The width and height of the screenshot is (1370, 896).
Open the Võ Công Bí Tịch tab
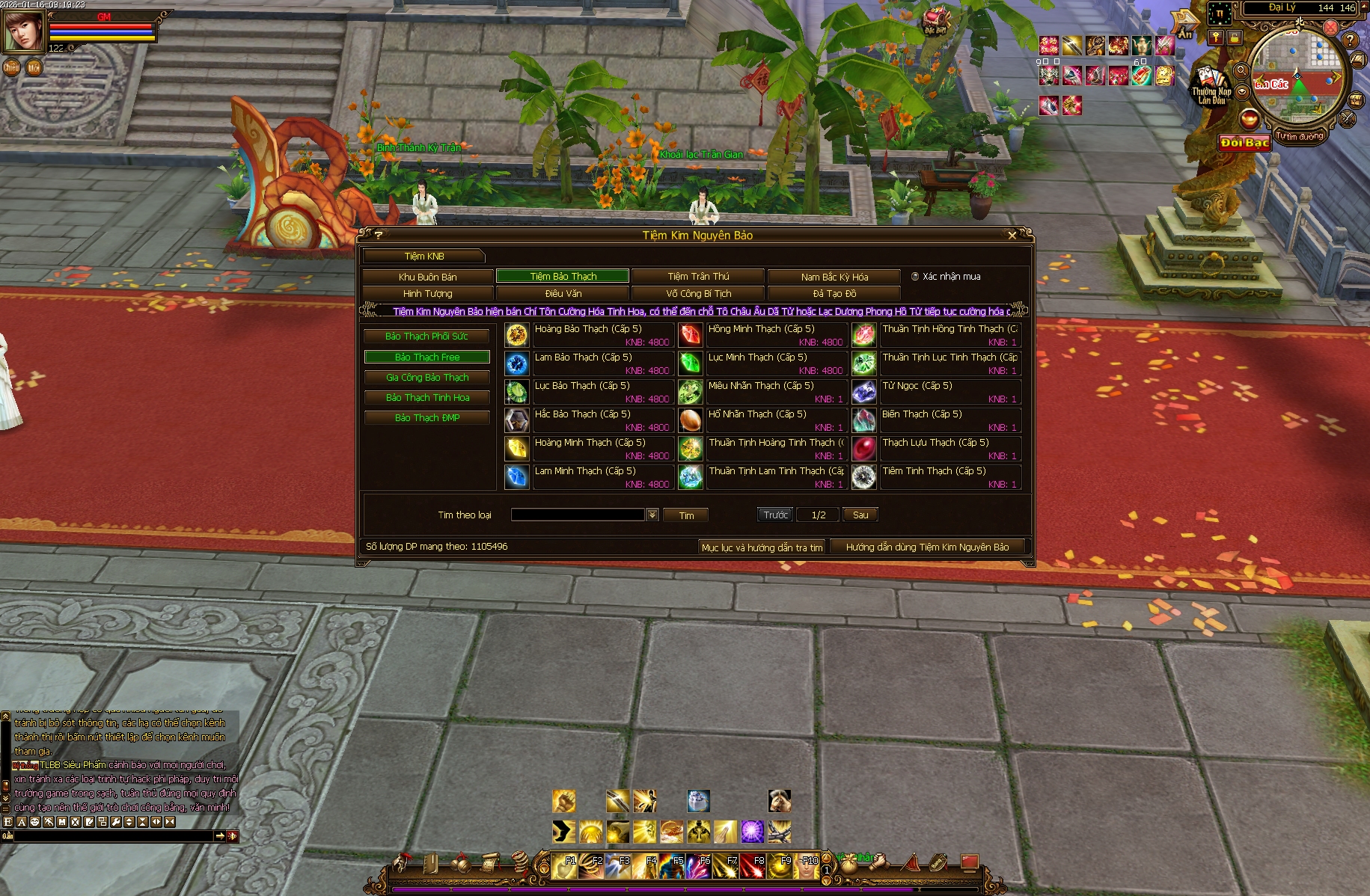tap(698, 294)
